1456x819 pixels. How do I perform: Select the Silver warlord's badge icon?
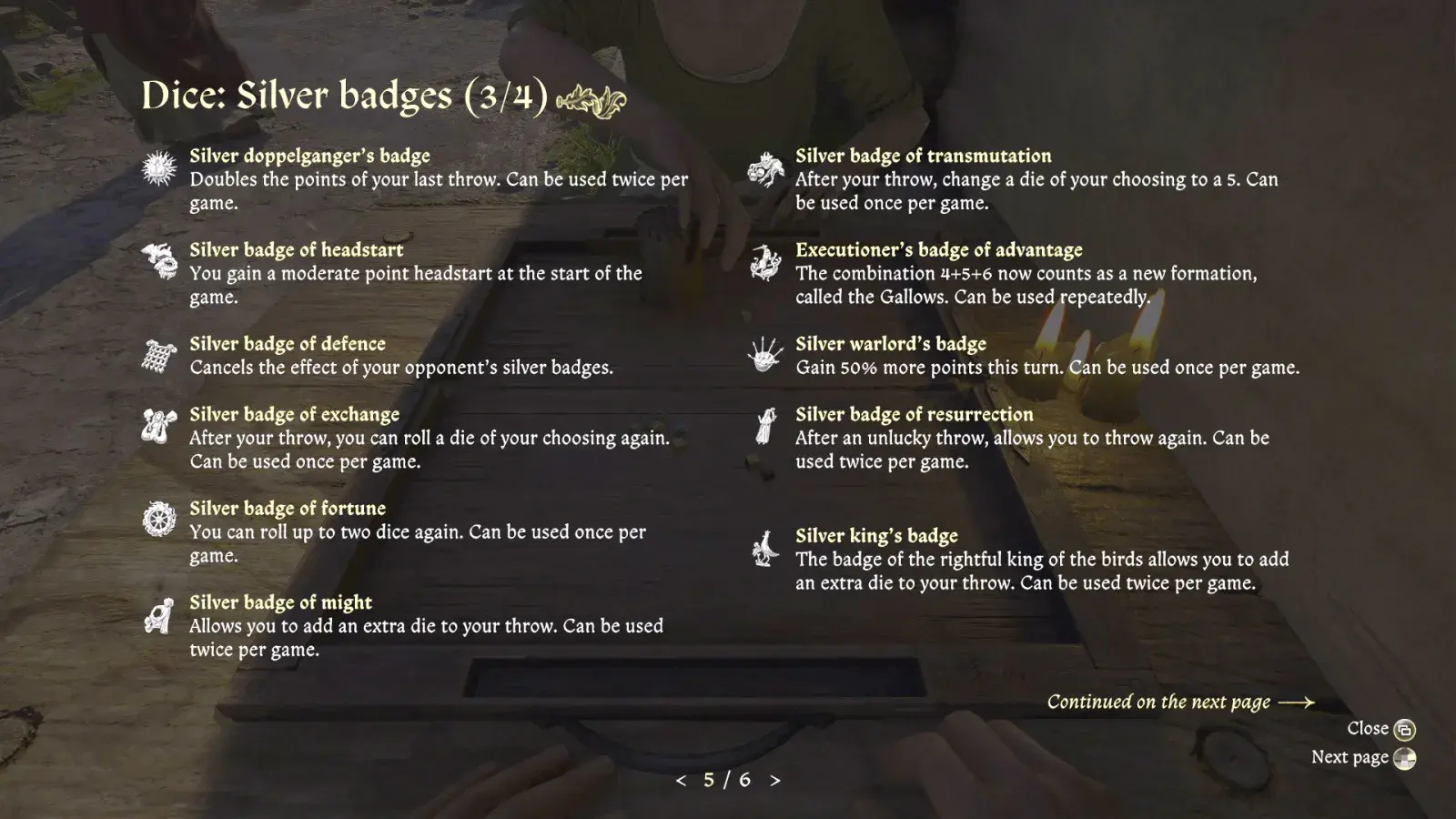pos(764,356)
